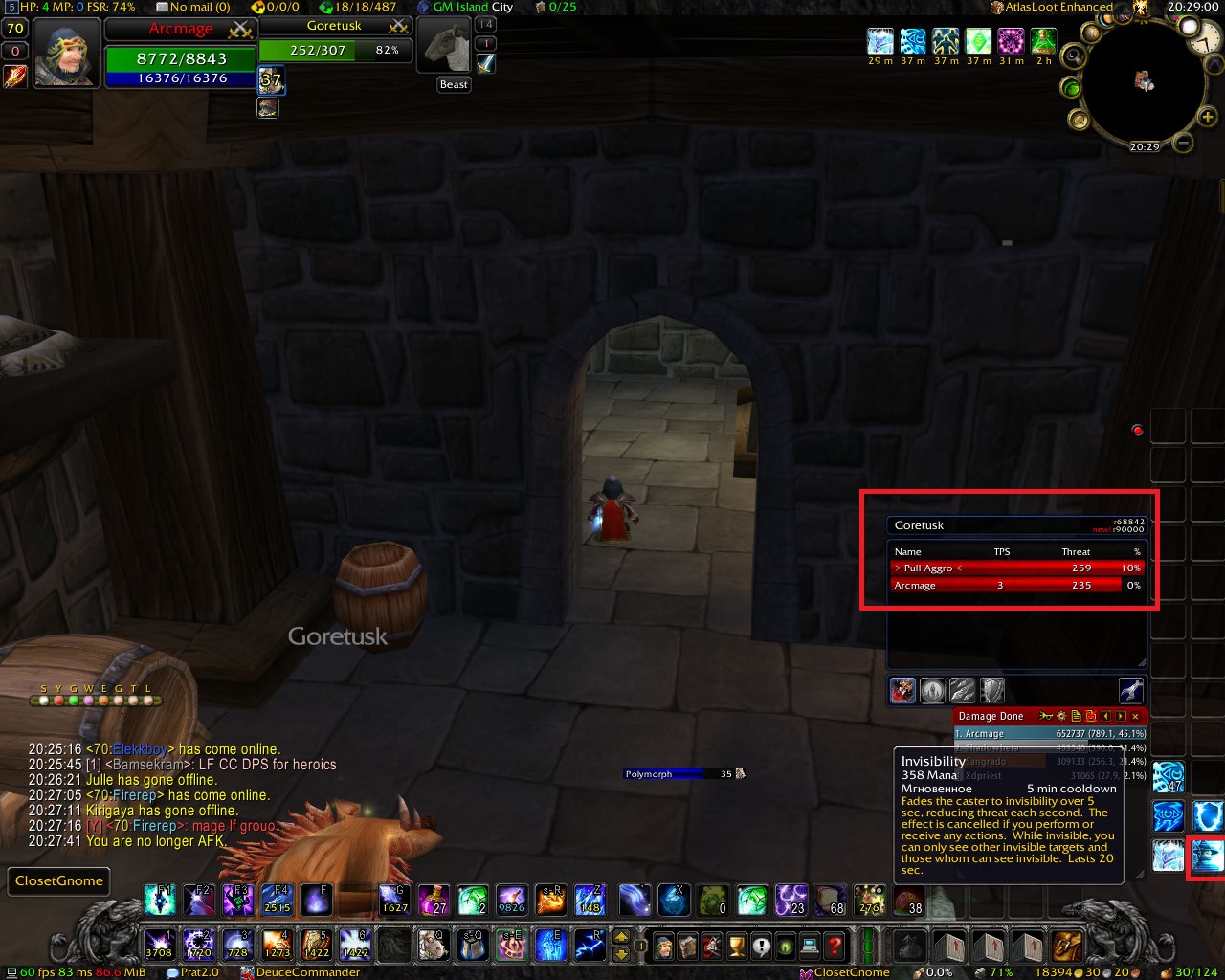This screenshot has width=1225, height=980.
Task: Open the Damage Done title bar menu
Action: 991,715
